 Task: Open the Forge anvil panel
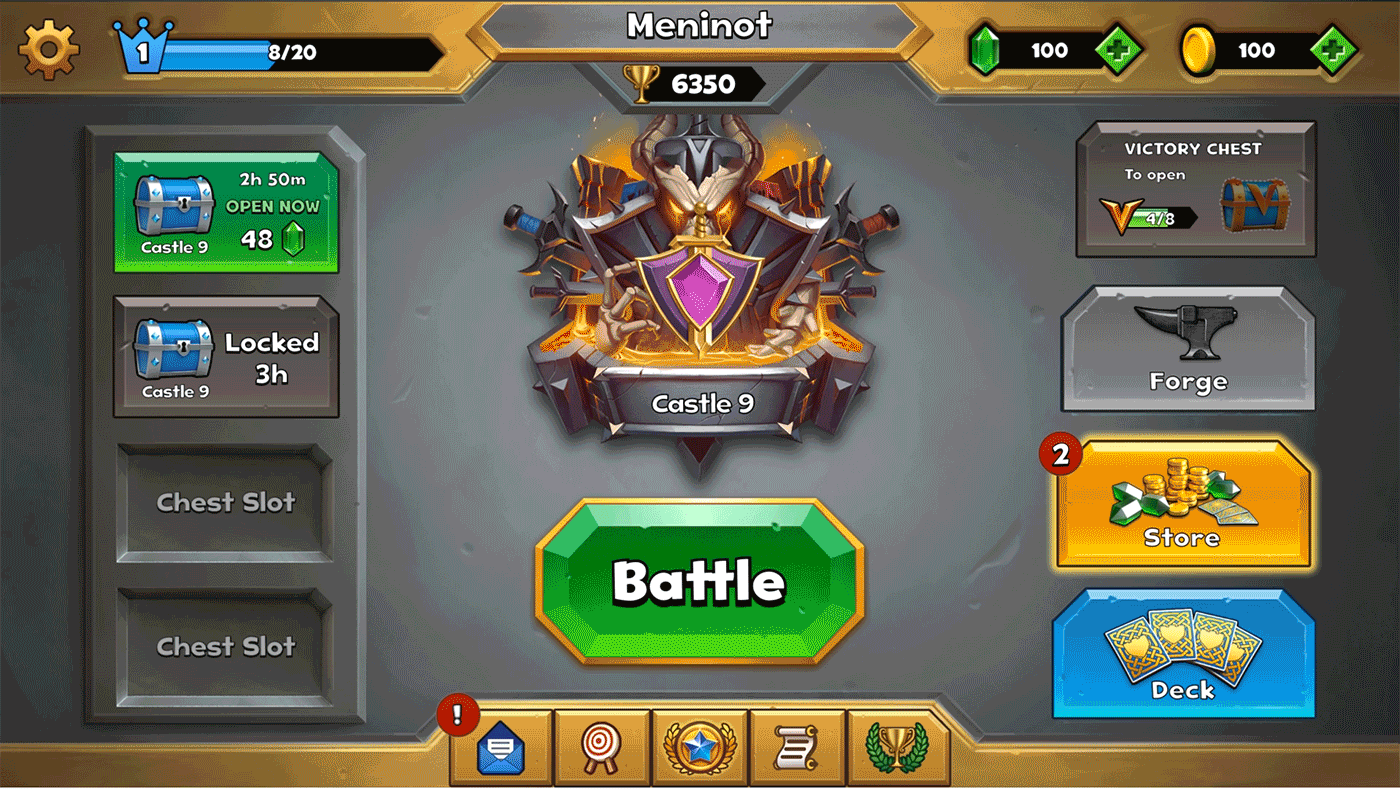(x=1188, y=349)
